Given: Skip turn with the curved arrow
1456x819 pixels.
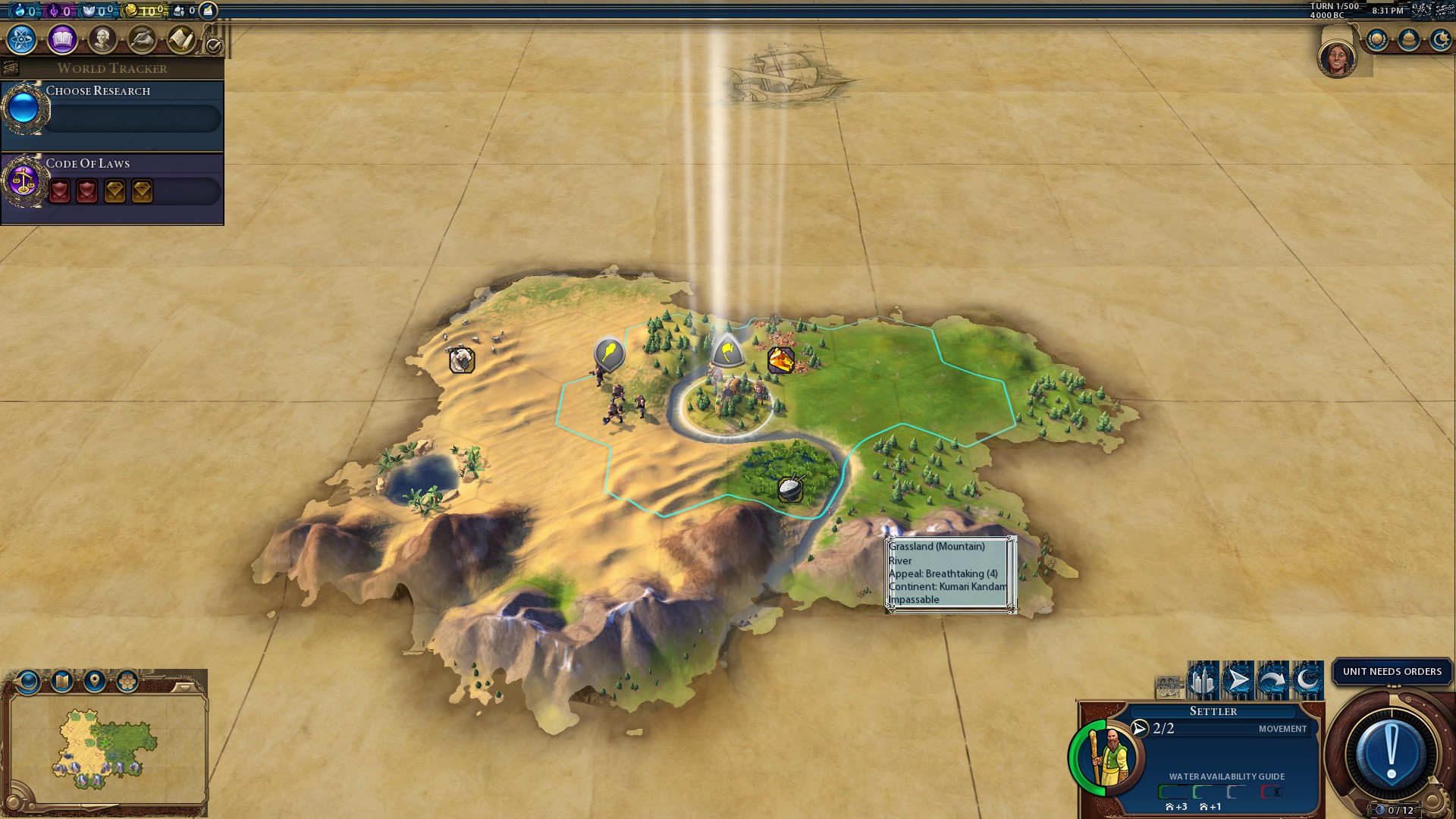Looking at the screenshot, I should [1272, 680].
